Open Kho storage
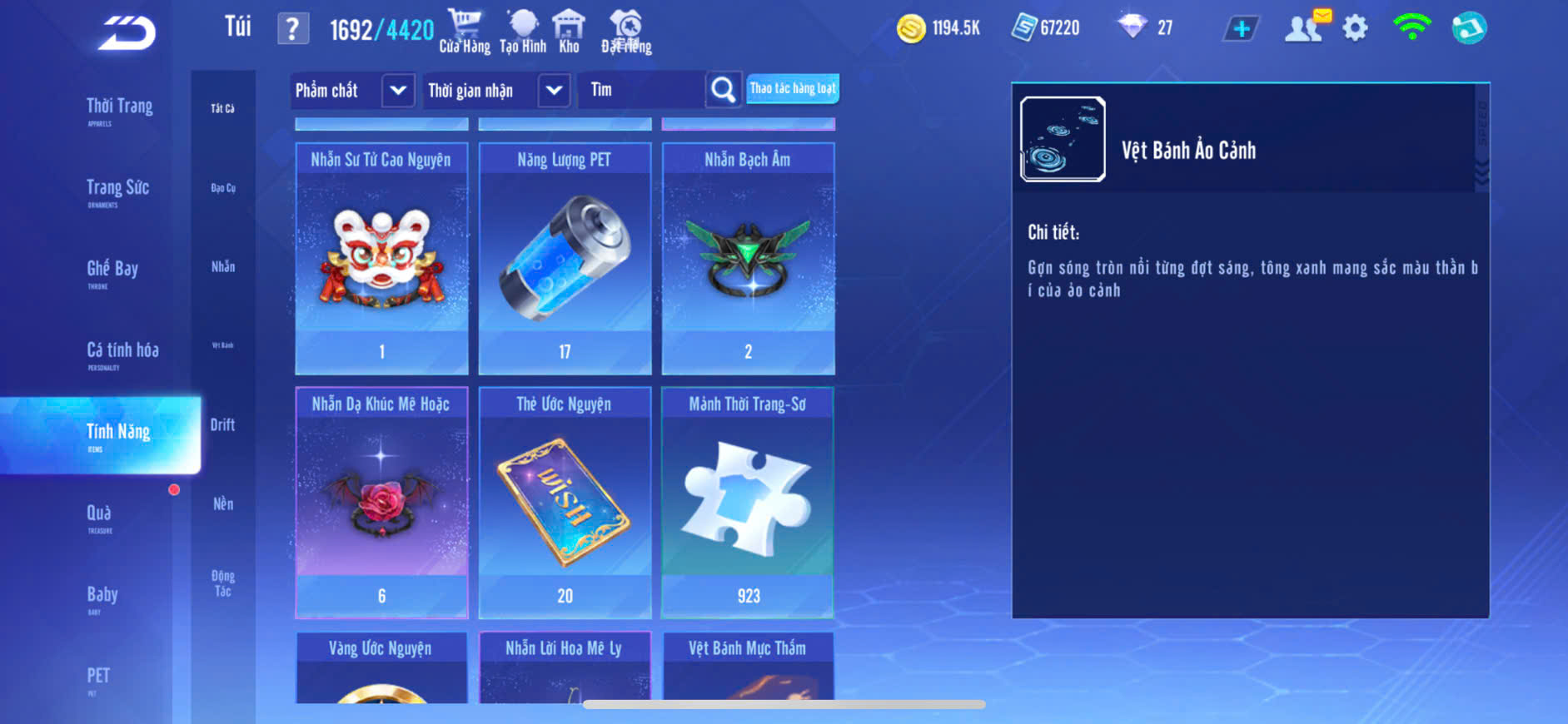This screenshot has width=1568, height=724. [x=569, y=32]
